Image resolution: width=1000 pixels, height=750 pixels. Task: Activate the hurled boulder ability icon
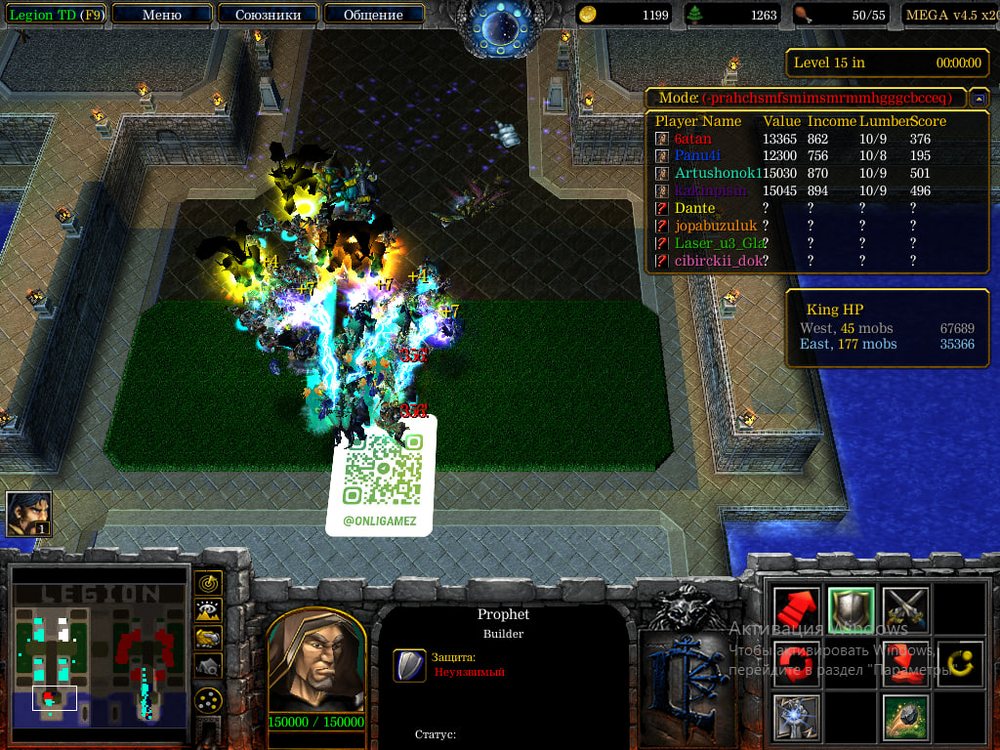[x=905, y=717]
